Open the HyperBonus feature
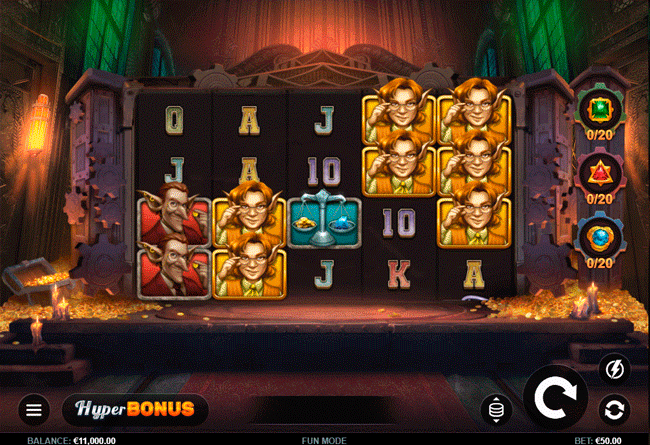Viewport: 650px width, 445px height. coord(135,409)
